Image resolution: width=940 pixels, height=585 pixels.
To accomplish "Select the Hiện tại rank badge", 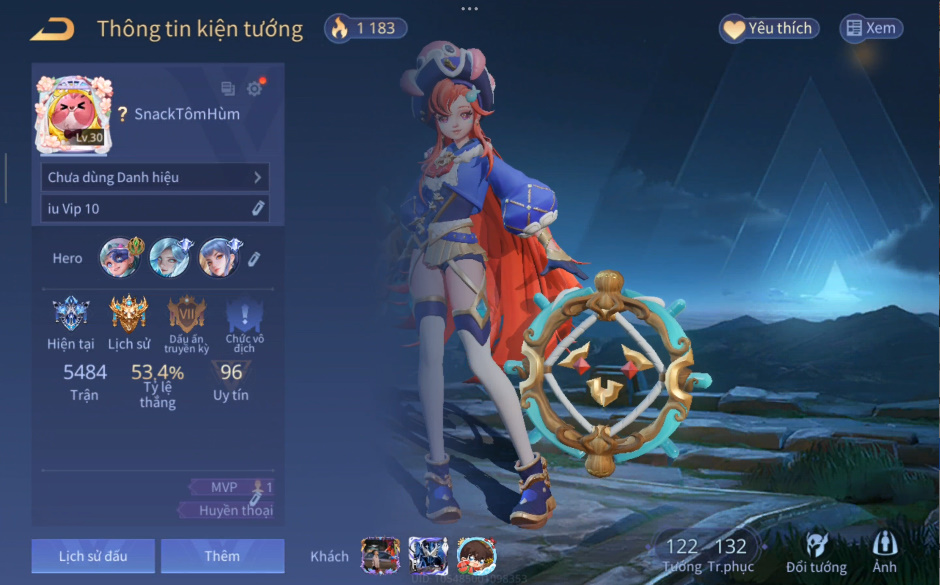I will tap(71, 314).
